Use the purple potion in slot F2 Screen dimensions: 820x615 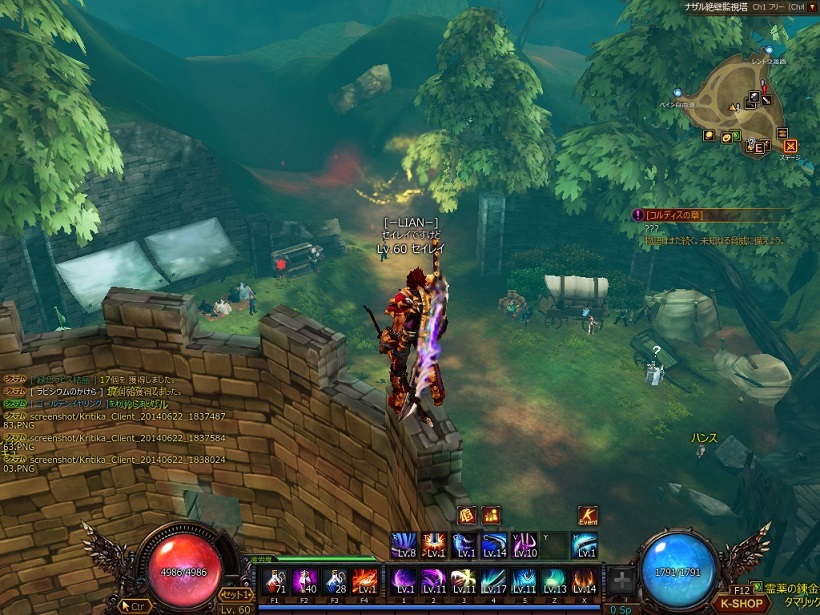coord(305,581)
